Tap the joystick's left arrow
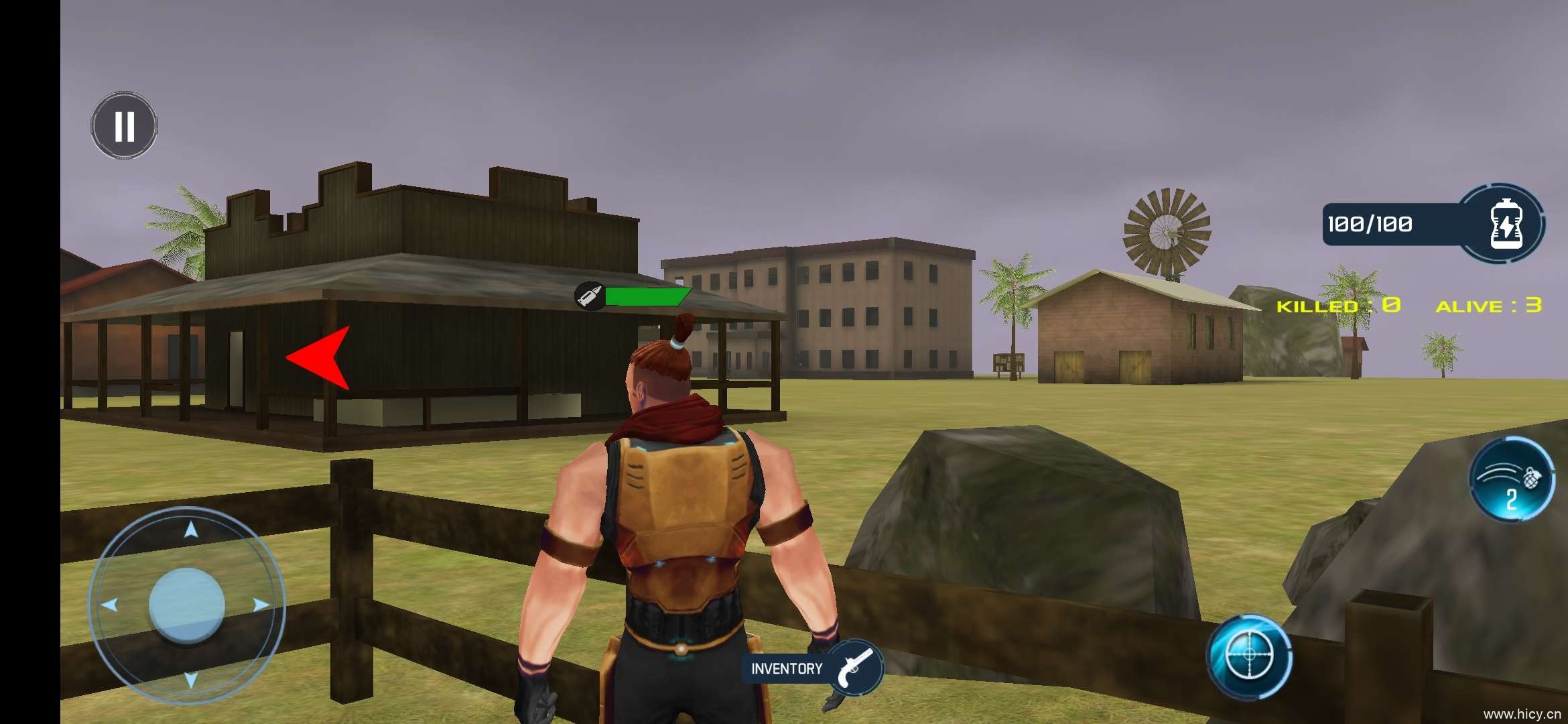This screenshot has width=1568, height=724. 110,605
